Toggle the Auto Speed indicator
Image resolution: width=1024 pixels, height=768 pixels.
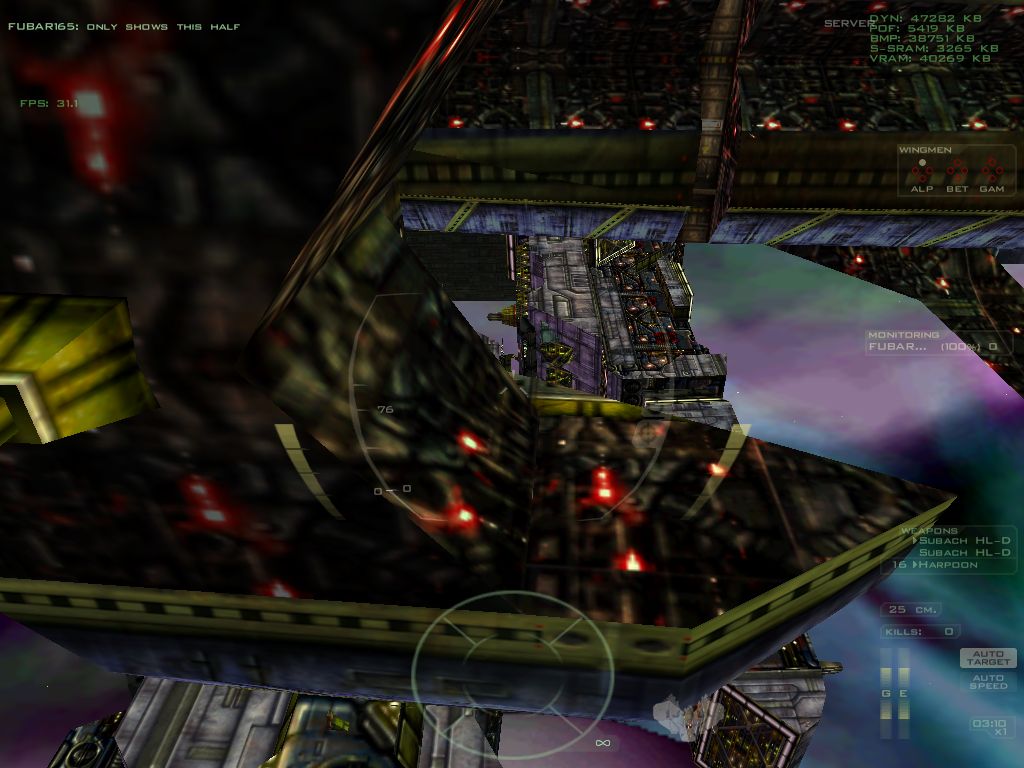pos(988,681)
